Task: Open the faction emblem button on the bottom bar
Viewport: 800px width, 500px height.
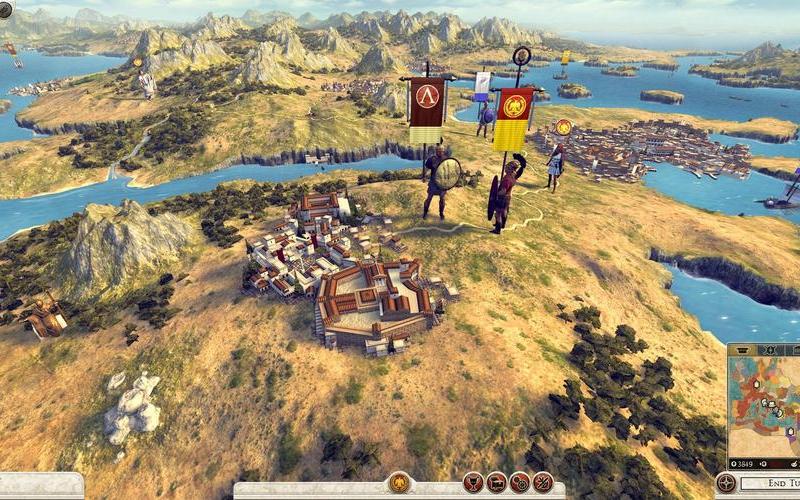Action: point(399,483)
